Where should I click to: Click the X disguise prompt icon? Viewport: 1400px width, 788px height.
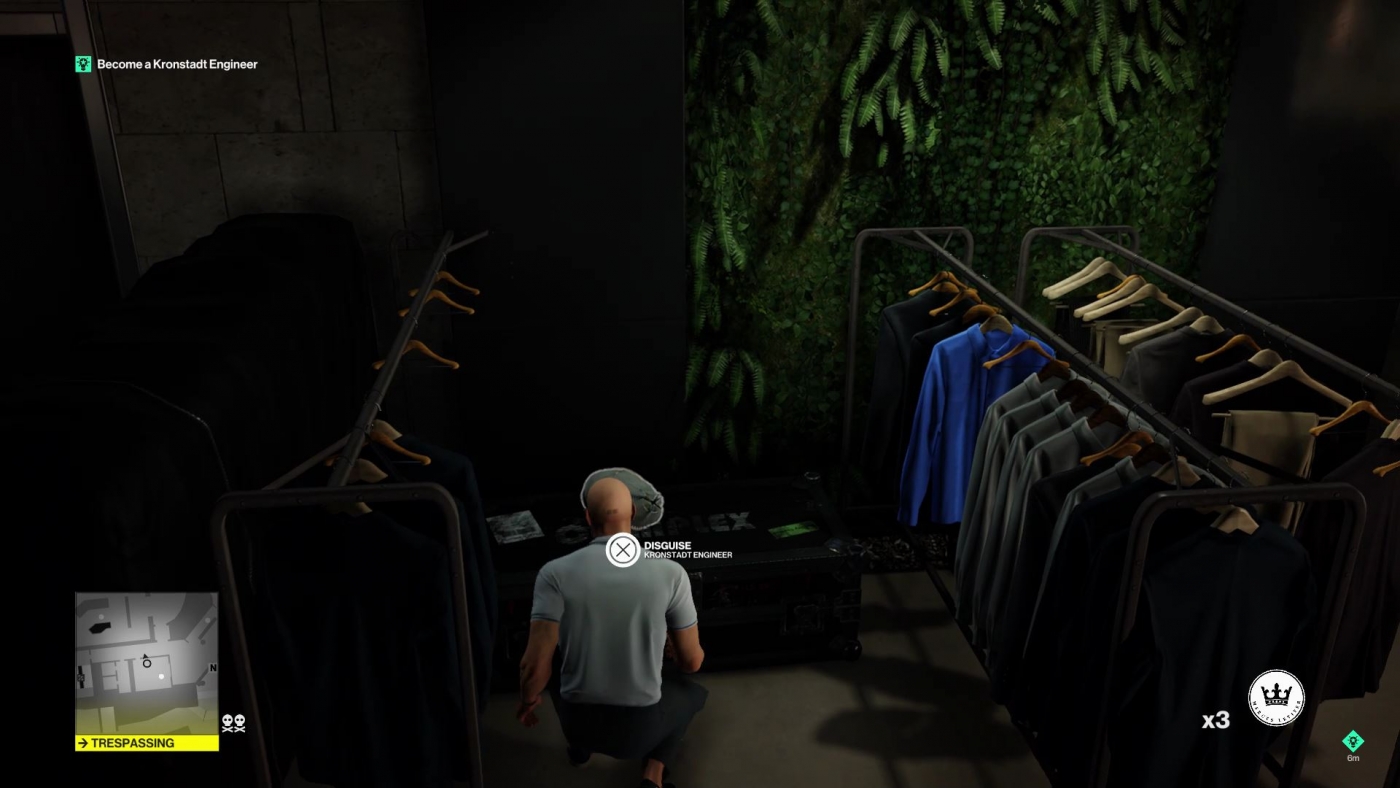tap(624, 548)
